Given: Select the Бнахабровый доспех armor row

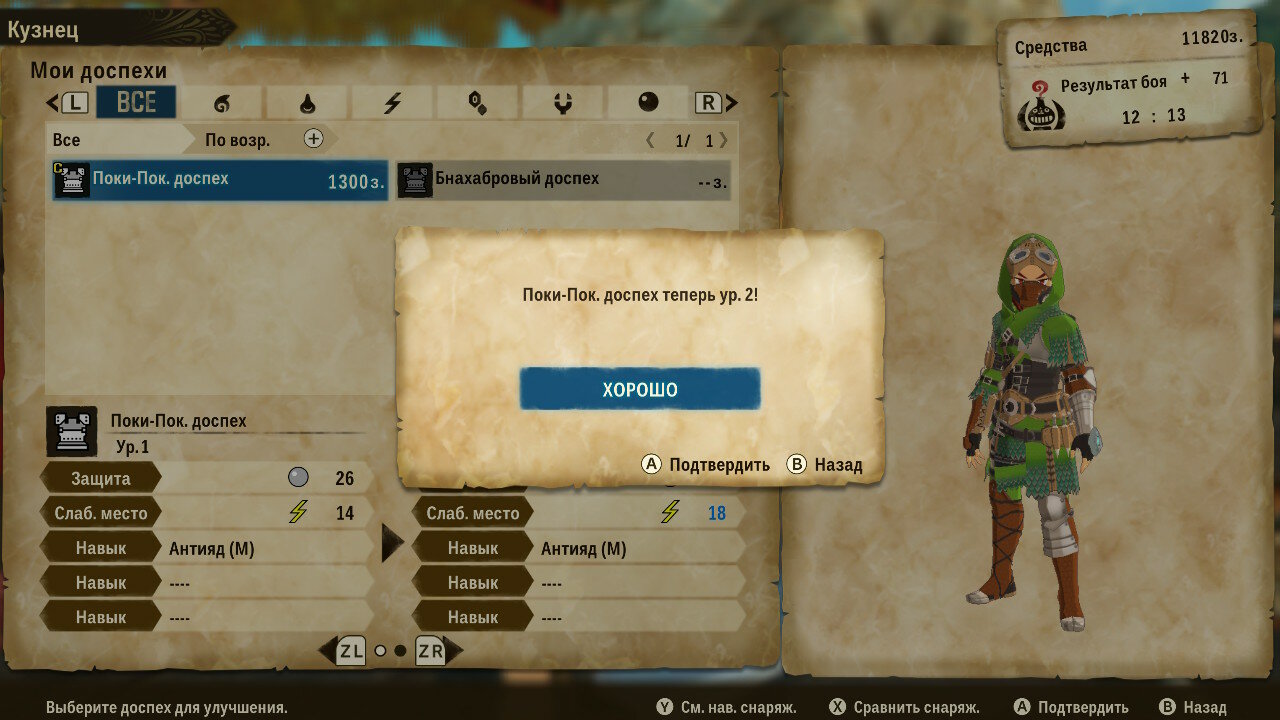Looking at the screenshot, I should [564, 180].
